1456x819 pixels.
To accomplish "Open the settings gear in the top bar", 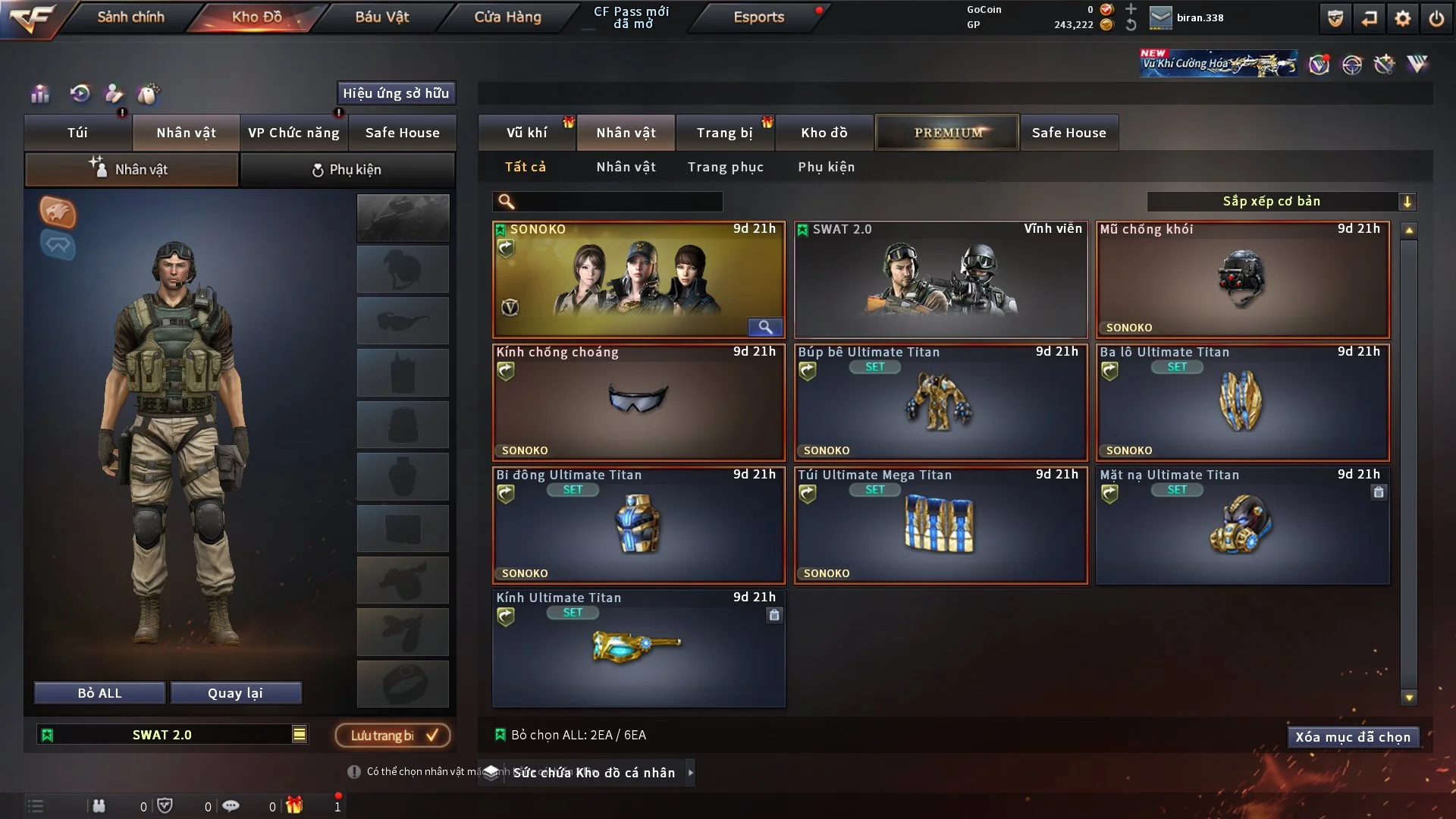I will [x=1402, y=17].
